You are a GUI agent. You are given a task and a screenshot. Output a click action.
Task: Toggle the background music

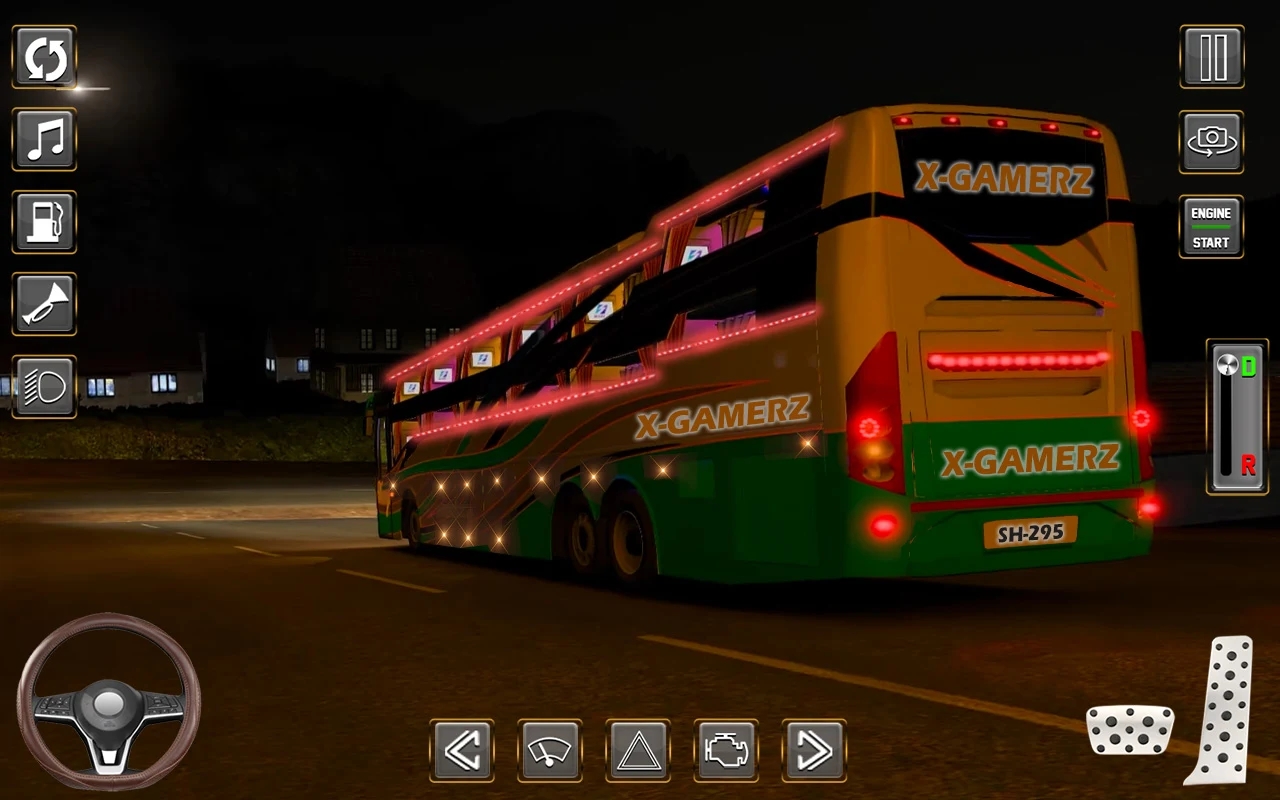click(44, 140)
